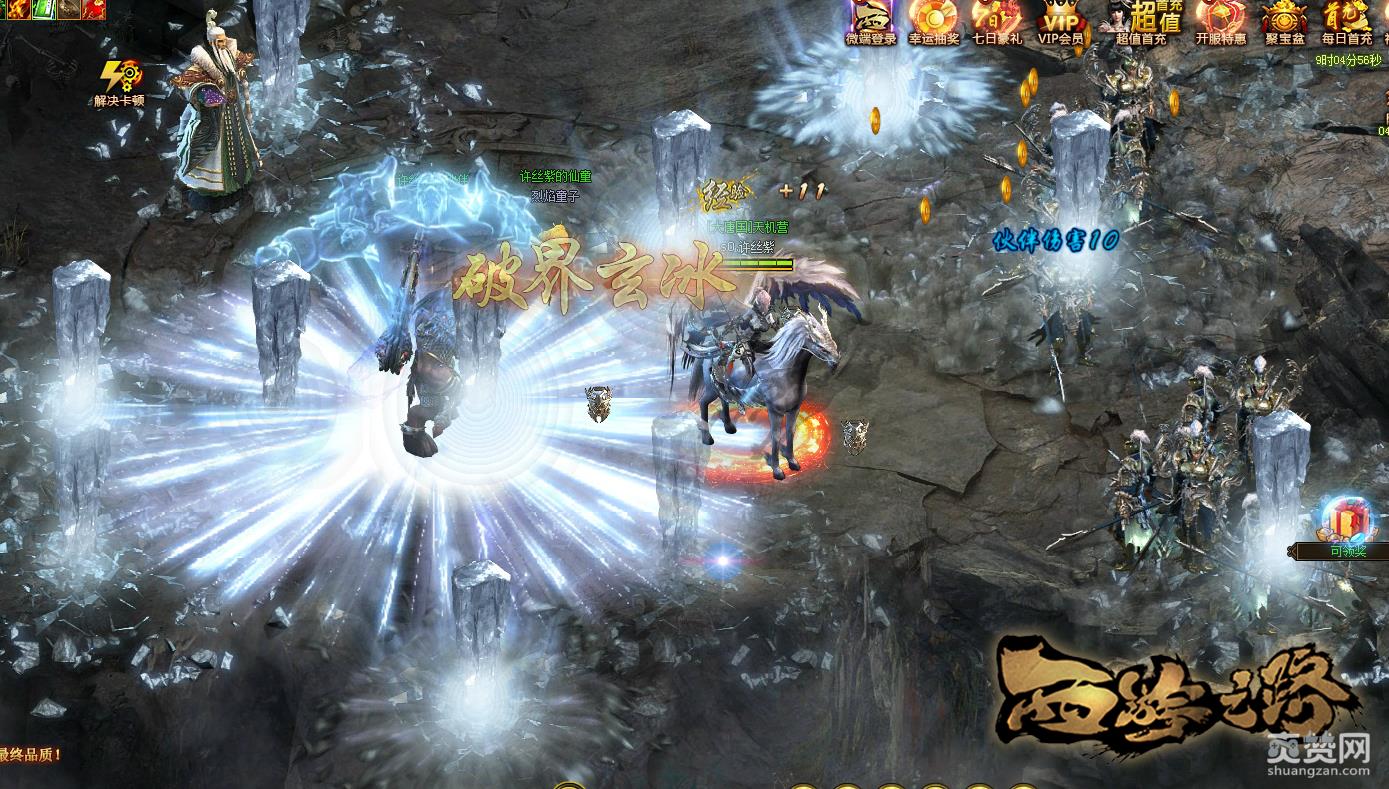Select the green card buff icon
The height and width of the screenshot is (789, 1389).
(44, 9)
